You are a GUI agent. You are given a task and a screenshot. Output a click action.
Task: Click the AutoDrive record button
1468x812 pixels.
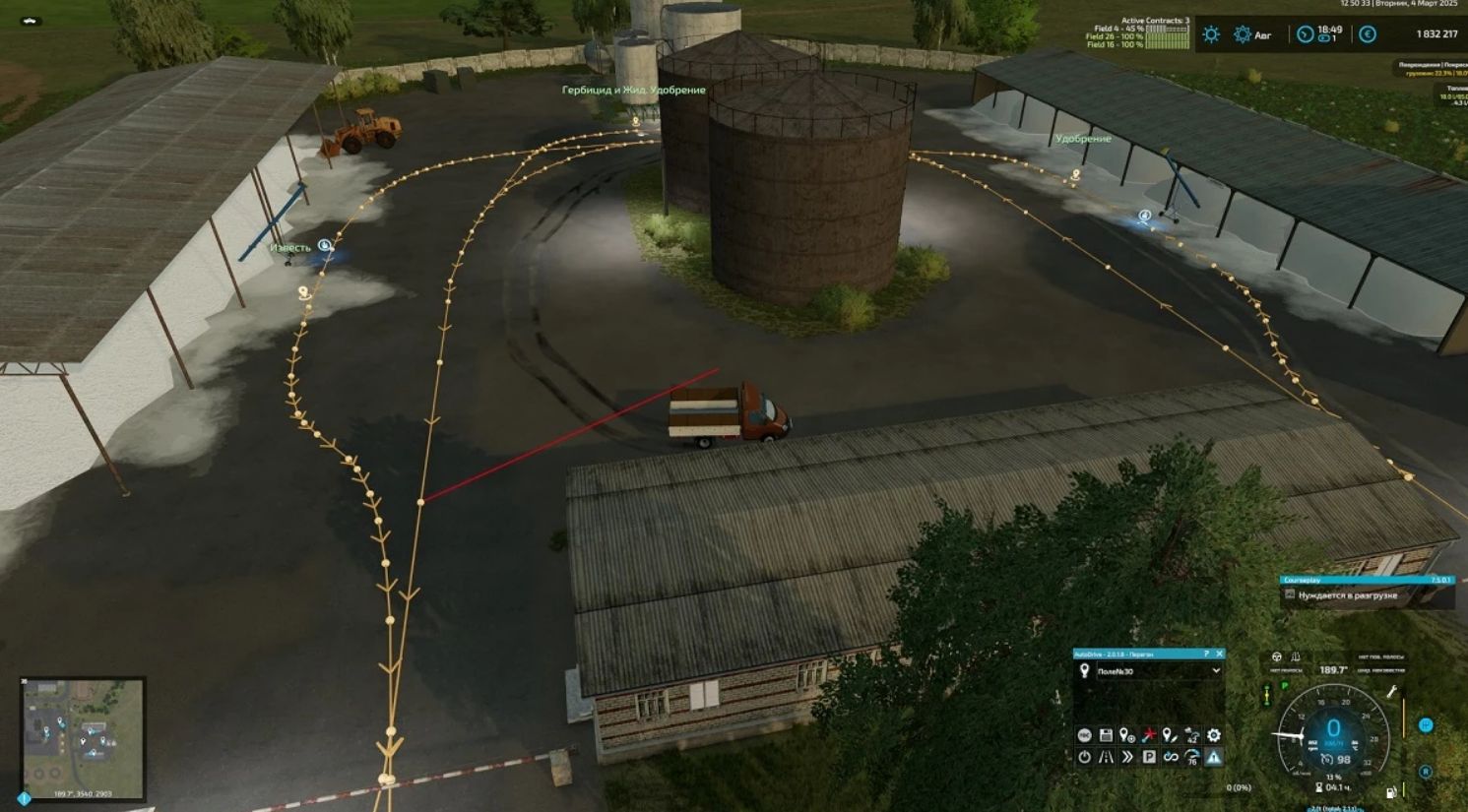[1084, 735]
